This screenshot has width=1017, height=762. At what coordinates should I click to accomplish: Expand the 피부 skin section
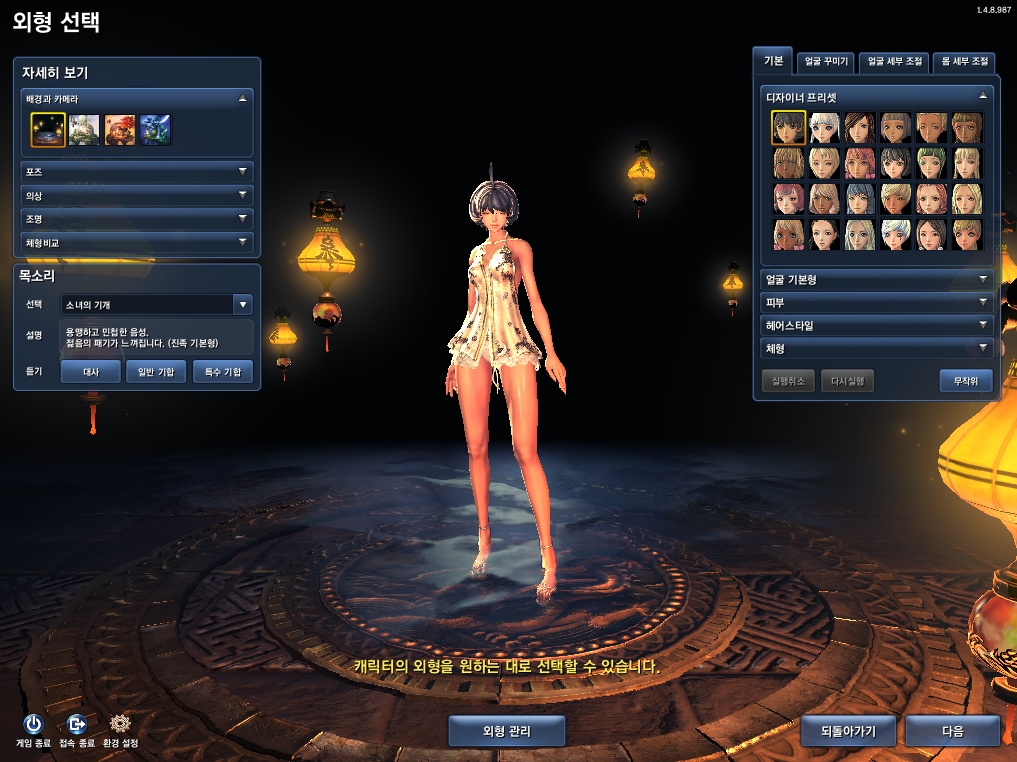pyautogui.click(x=876, y=303)
